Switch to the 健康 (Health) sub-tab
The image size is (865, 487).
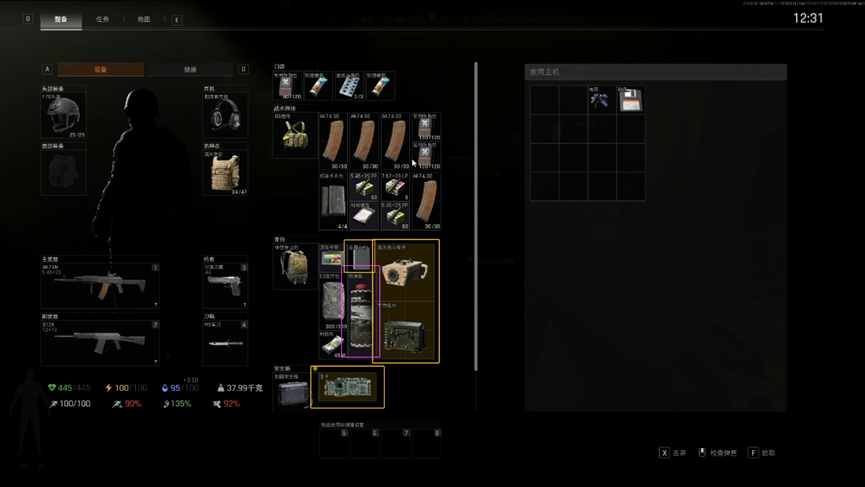click(190, 70)
